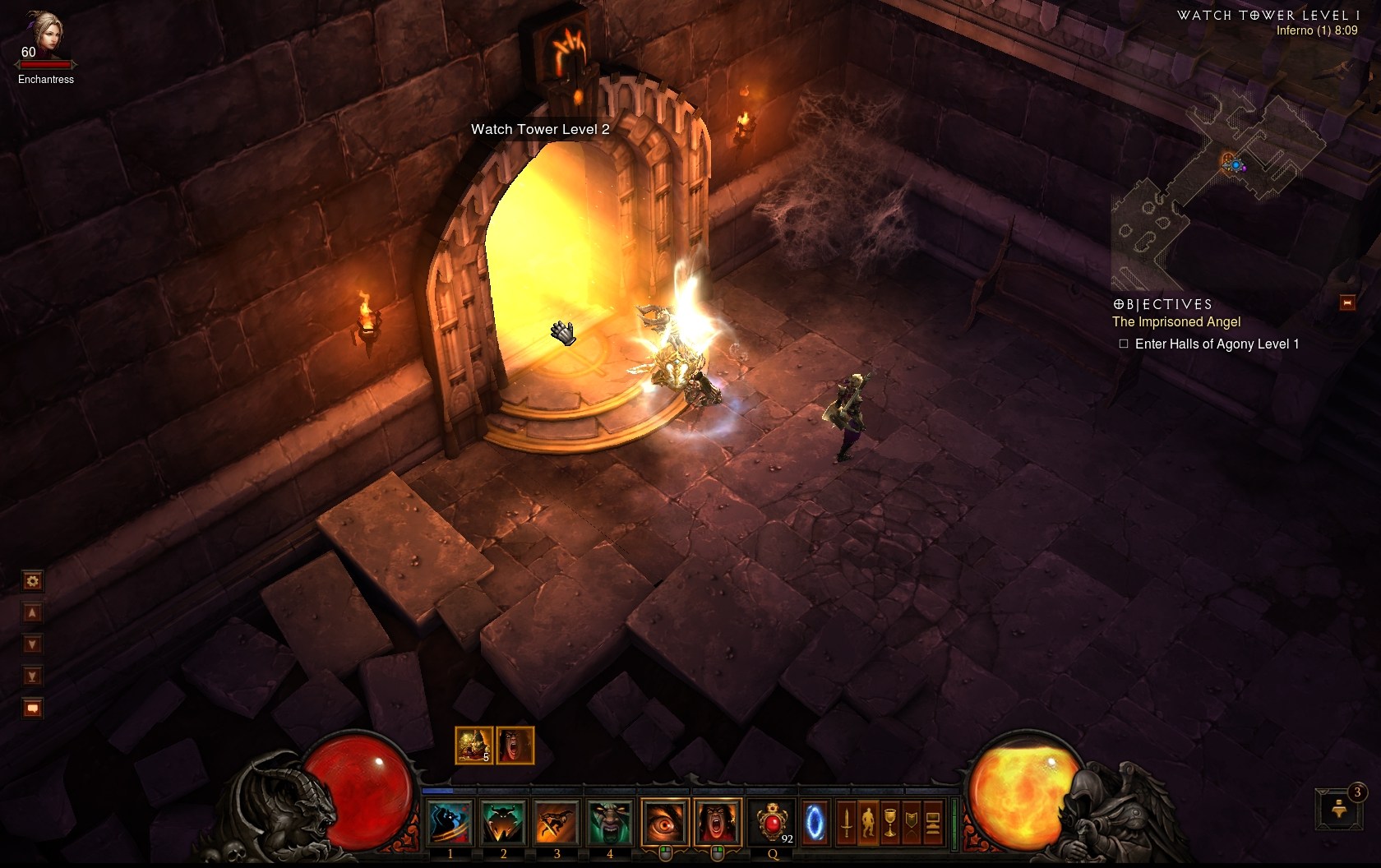Open the game menu computer icon
The height and width of the screenshot is (868, 1381).
click(933, 822)
